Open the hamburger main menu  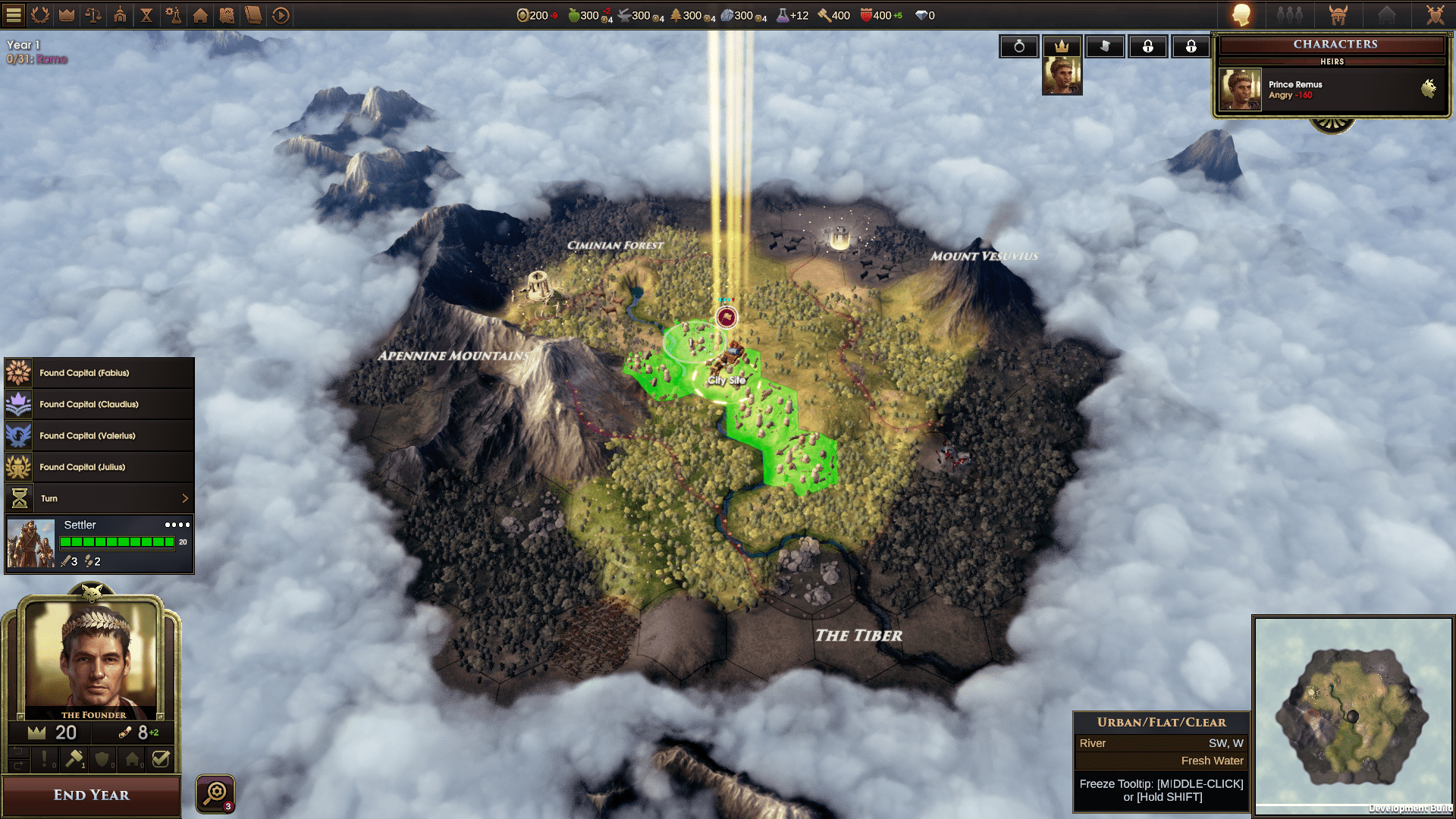click(14, 14)
